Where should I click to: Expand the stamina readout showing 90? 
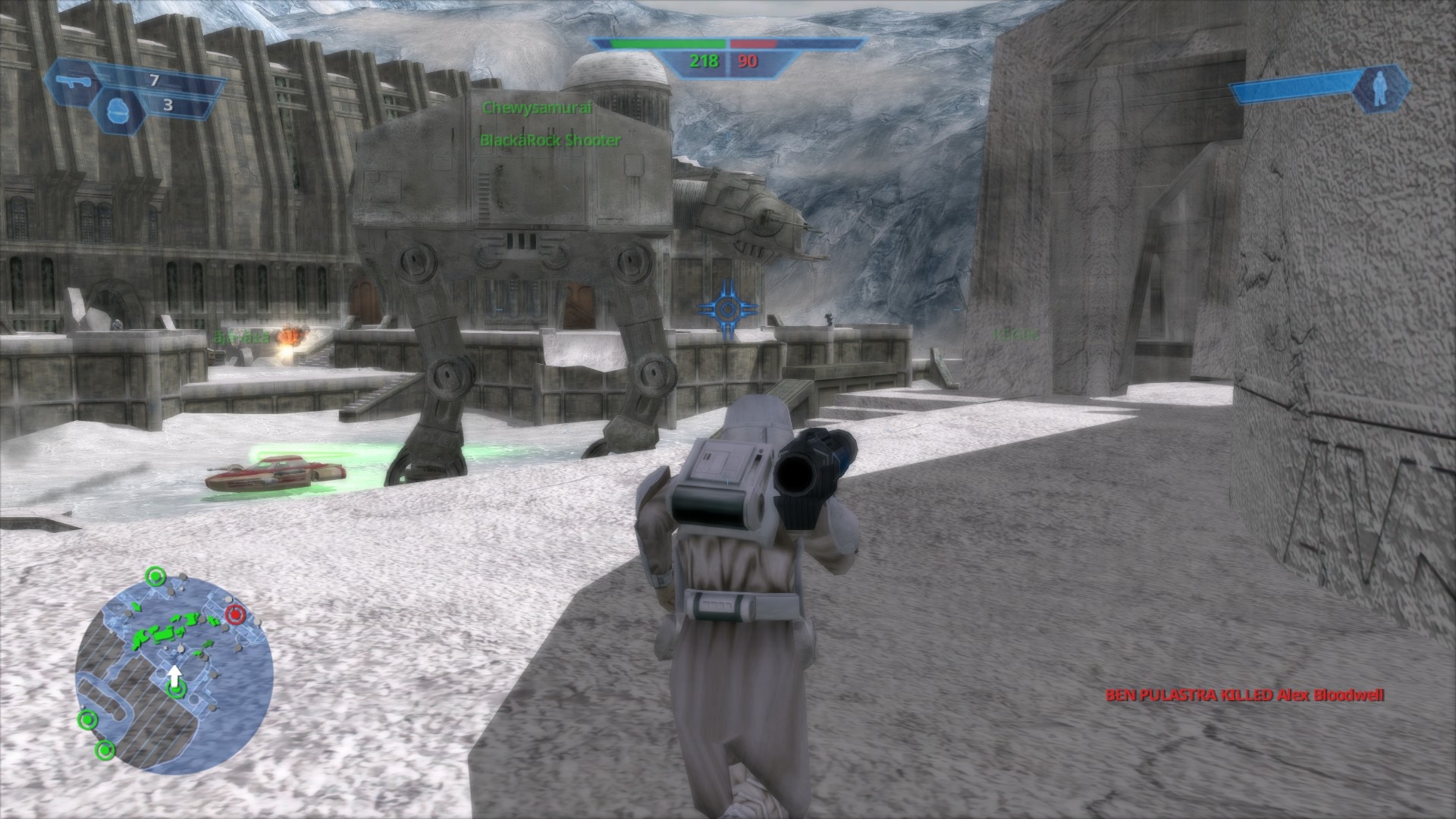pos(747,61)
